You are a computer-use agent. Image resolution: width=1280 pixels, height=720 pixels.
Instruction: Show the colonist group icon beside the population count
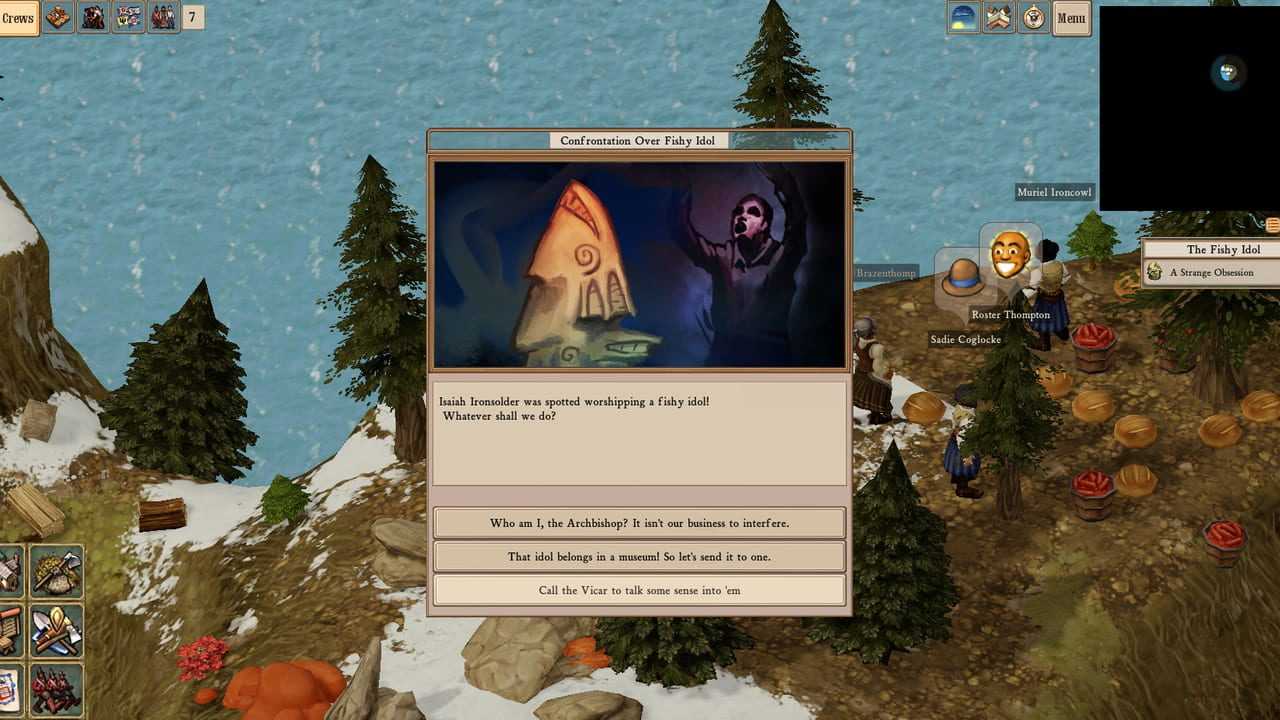click(x=163, y=18)
